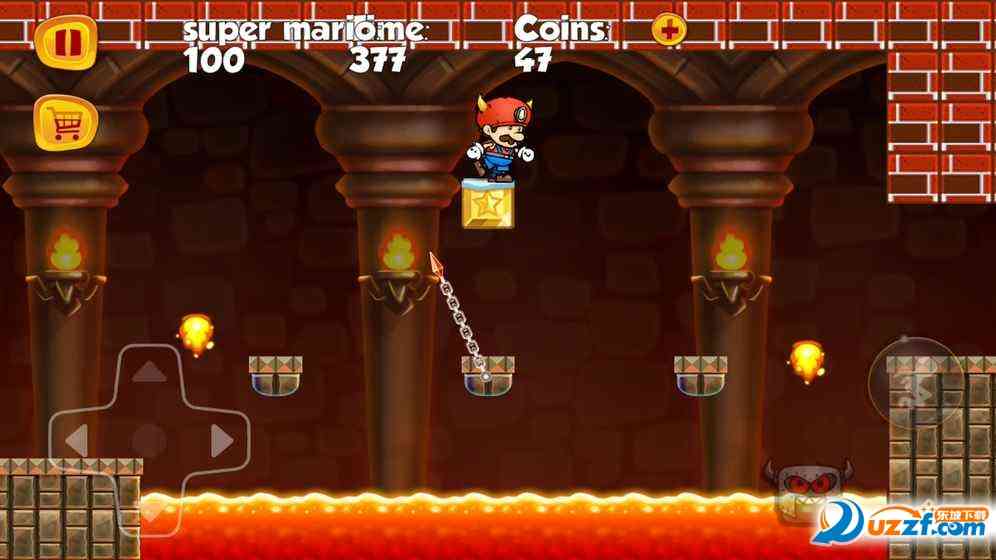
Task: Tap the D-pad down arrow
Action: [x=150, y=510]
